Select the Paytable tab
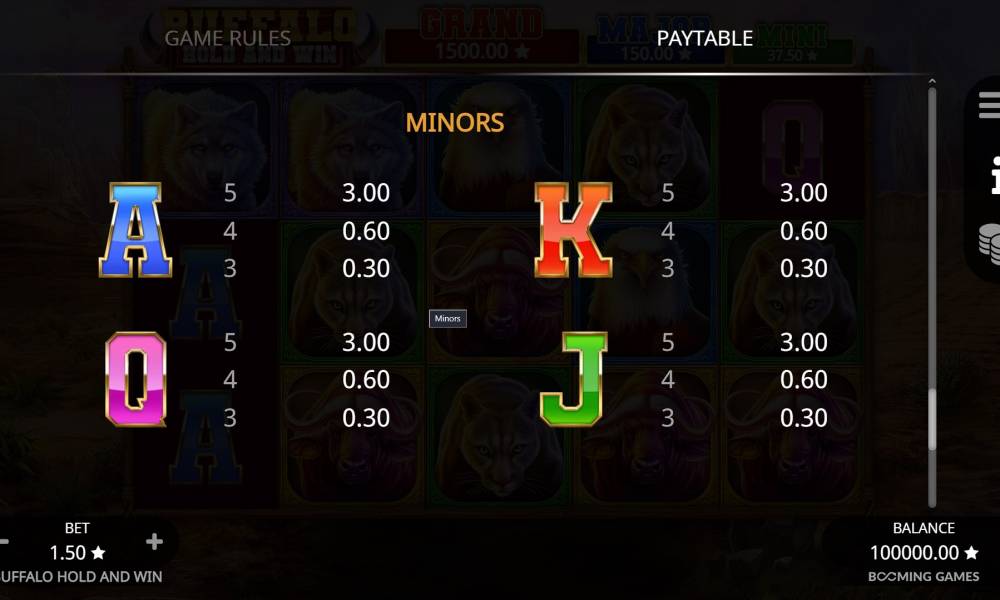 pos(704,38)
